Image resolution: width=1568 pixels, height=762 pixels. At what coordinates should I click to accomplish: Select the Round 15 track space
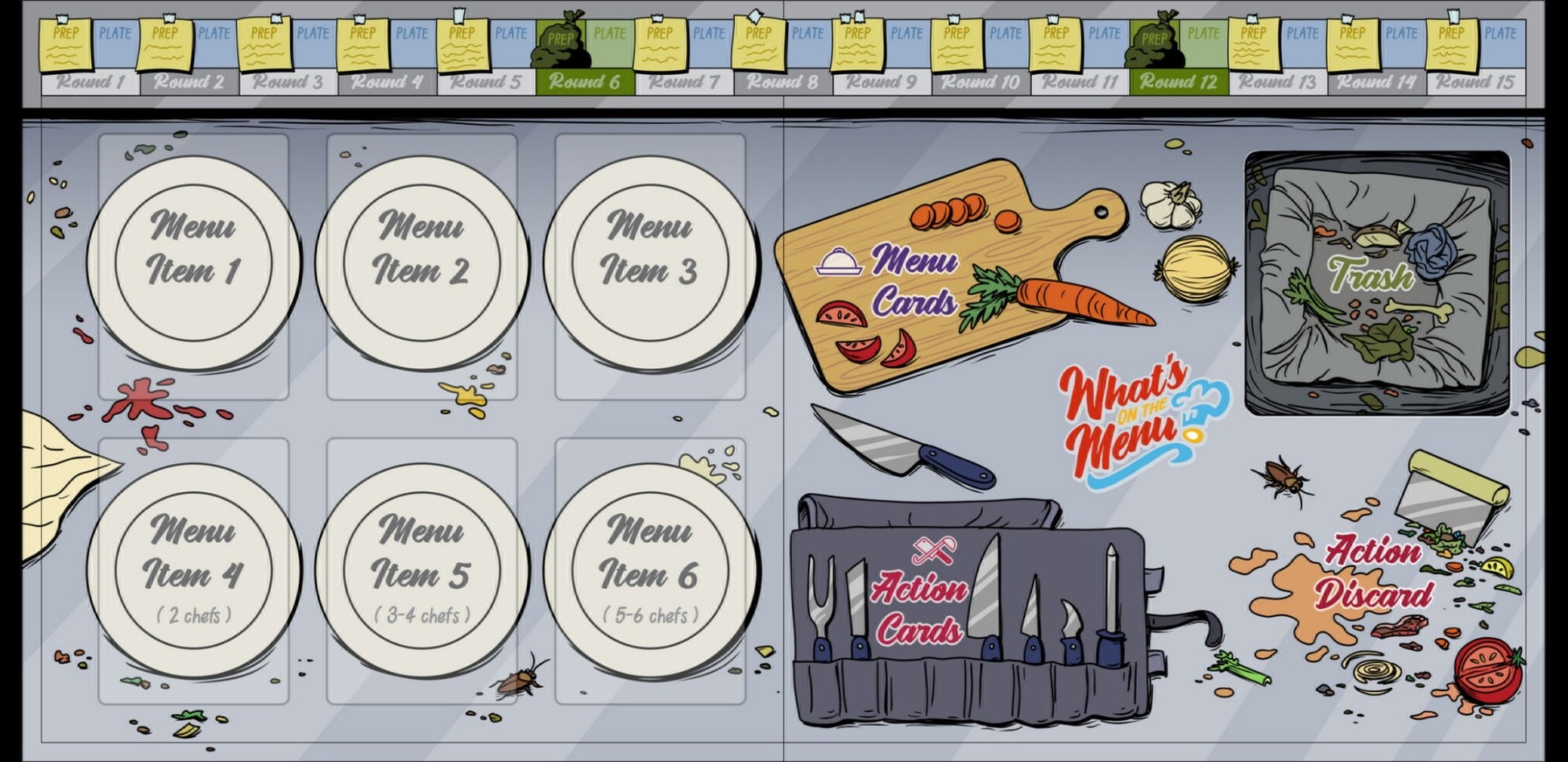(x=1475, y=81)
